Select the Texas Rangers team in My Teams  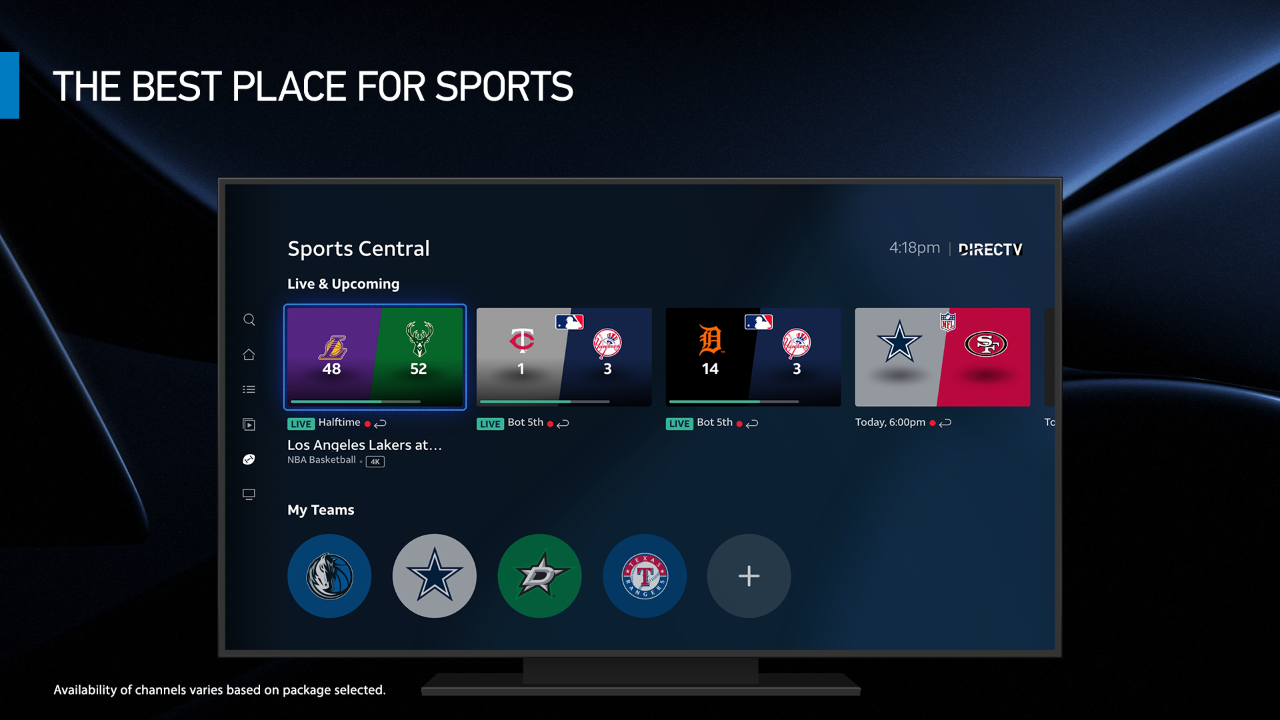(644, 576)
